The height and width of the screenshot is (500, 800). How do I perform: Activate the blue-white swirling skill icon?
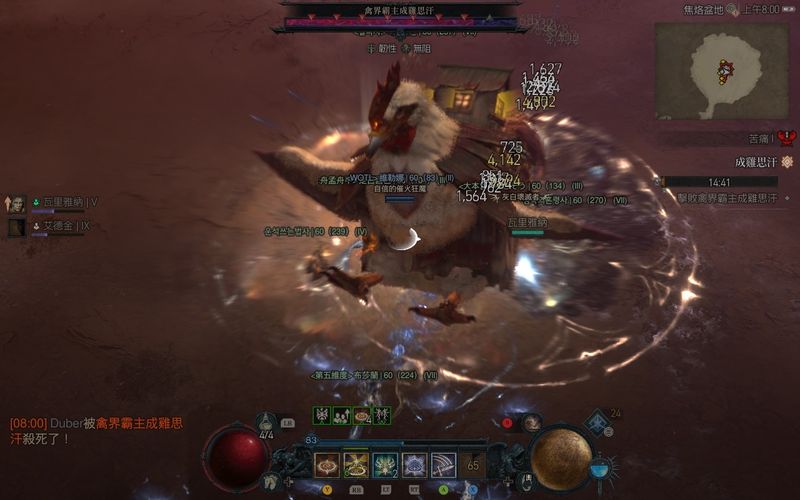click(414, 465)
